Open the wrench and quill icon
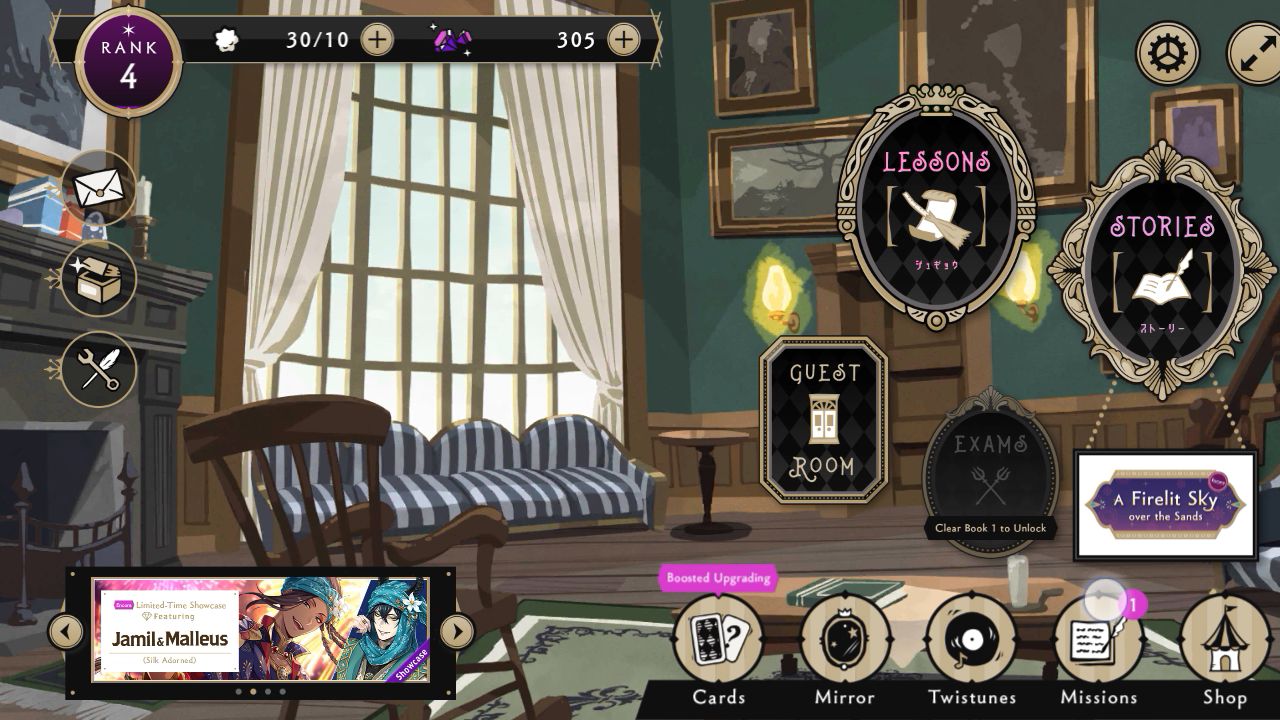Viewport: 1280px width, 720px height. click(98, 369)
